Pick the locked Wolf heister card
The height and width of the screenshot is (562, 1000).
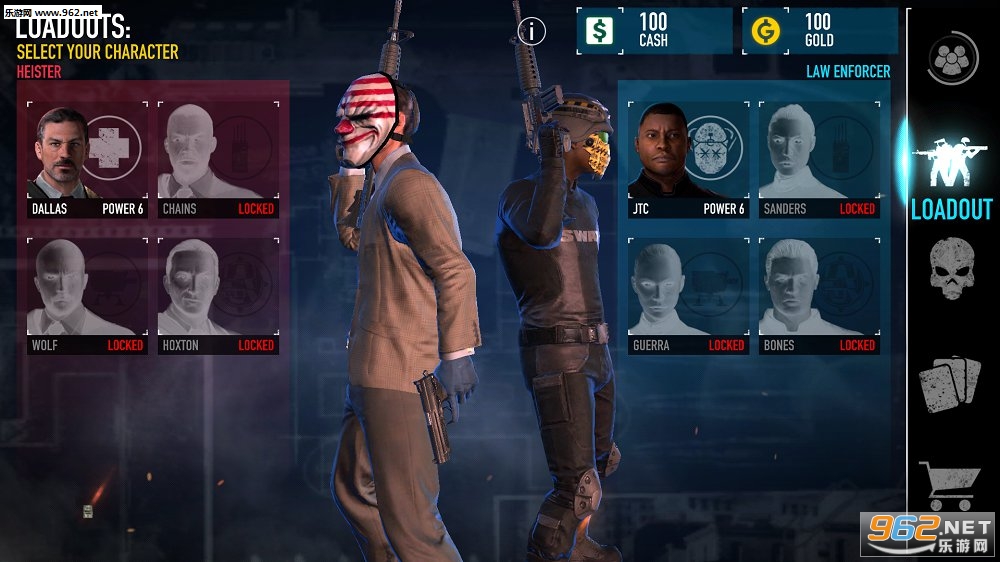pyautogui.click(x=87, y=296)
